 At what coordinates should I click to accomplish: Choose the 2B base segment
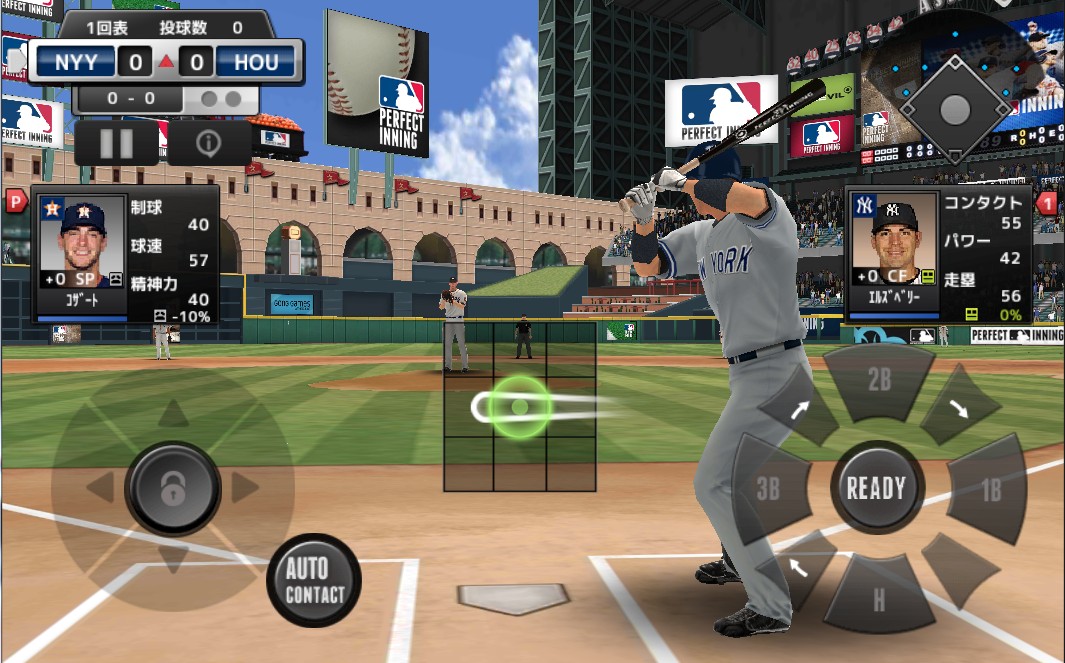(x=879, y=379)
